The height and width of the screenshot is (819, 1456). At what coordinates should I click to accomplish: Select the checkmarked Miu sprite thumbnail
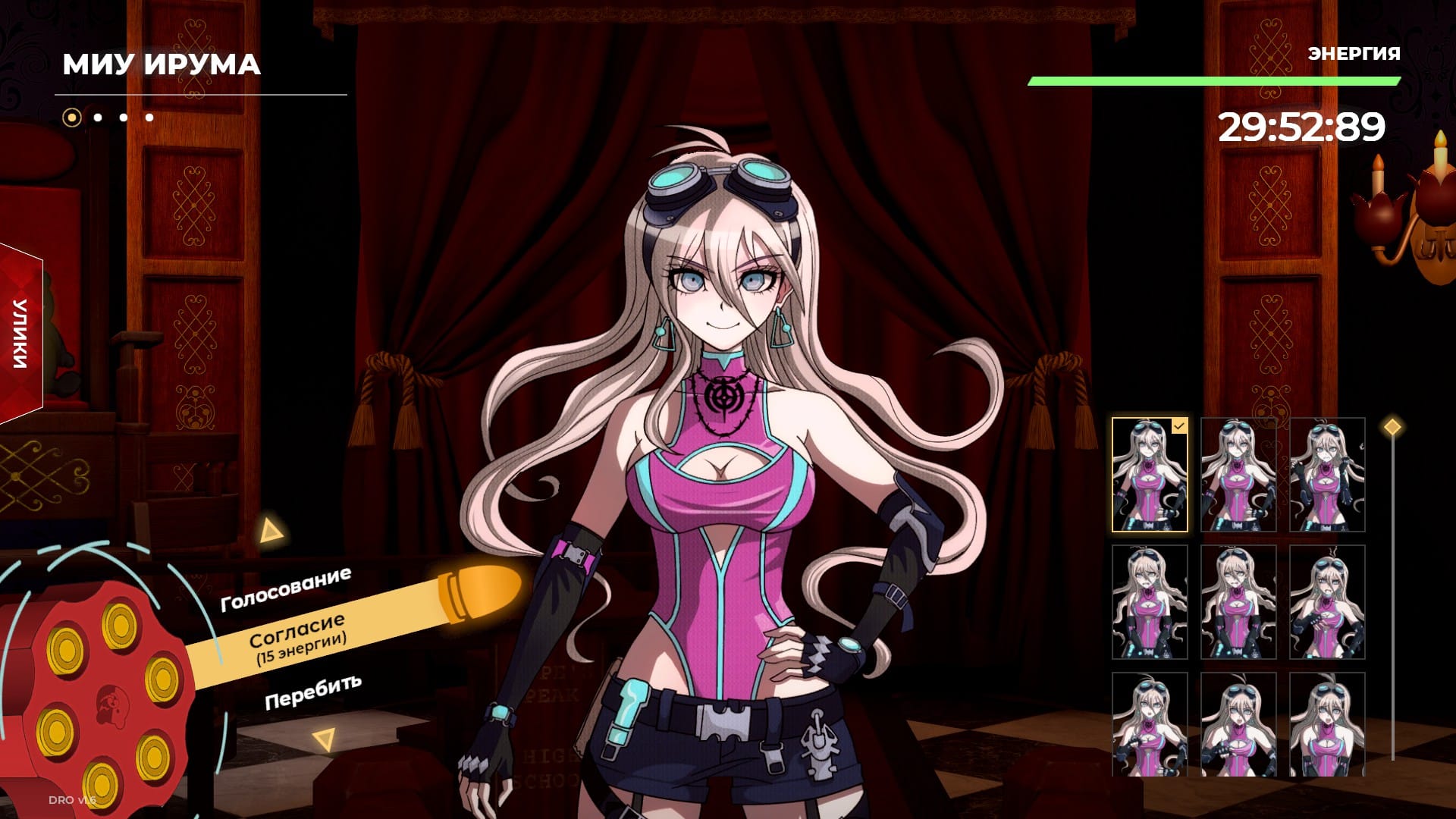pos(1149,475)
